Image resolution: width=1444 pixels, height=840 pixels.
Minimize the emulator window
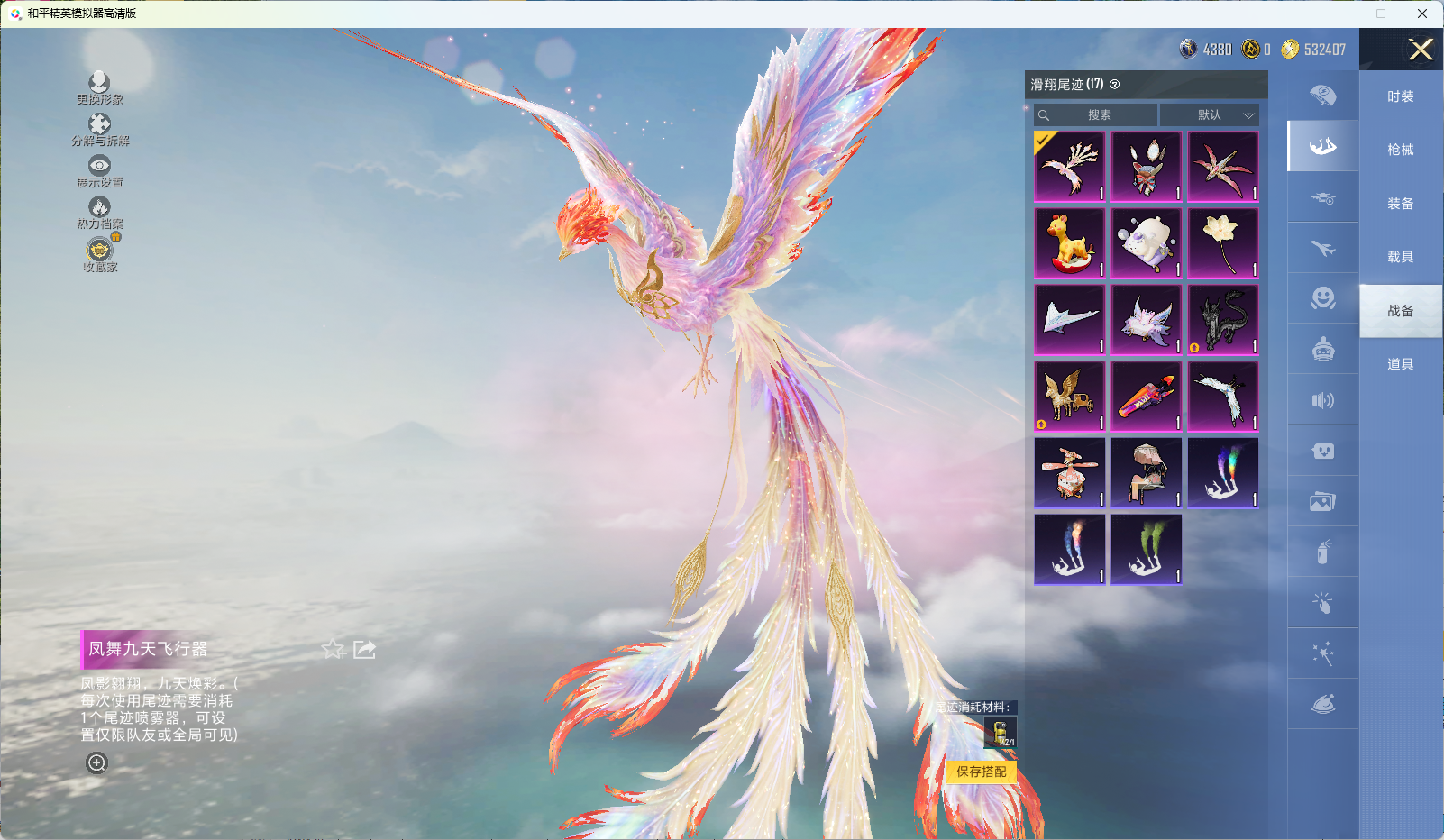(1340, 14)
